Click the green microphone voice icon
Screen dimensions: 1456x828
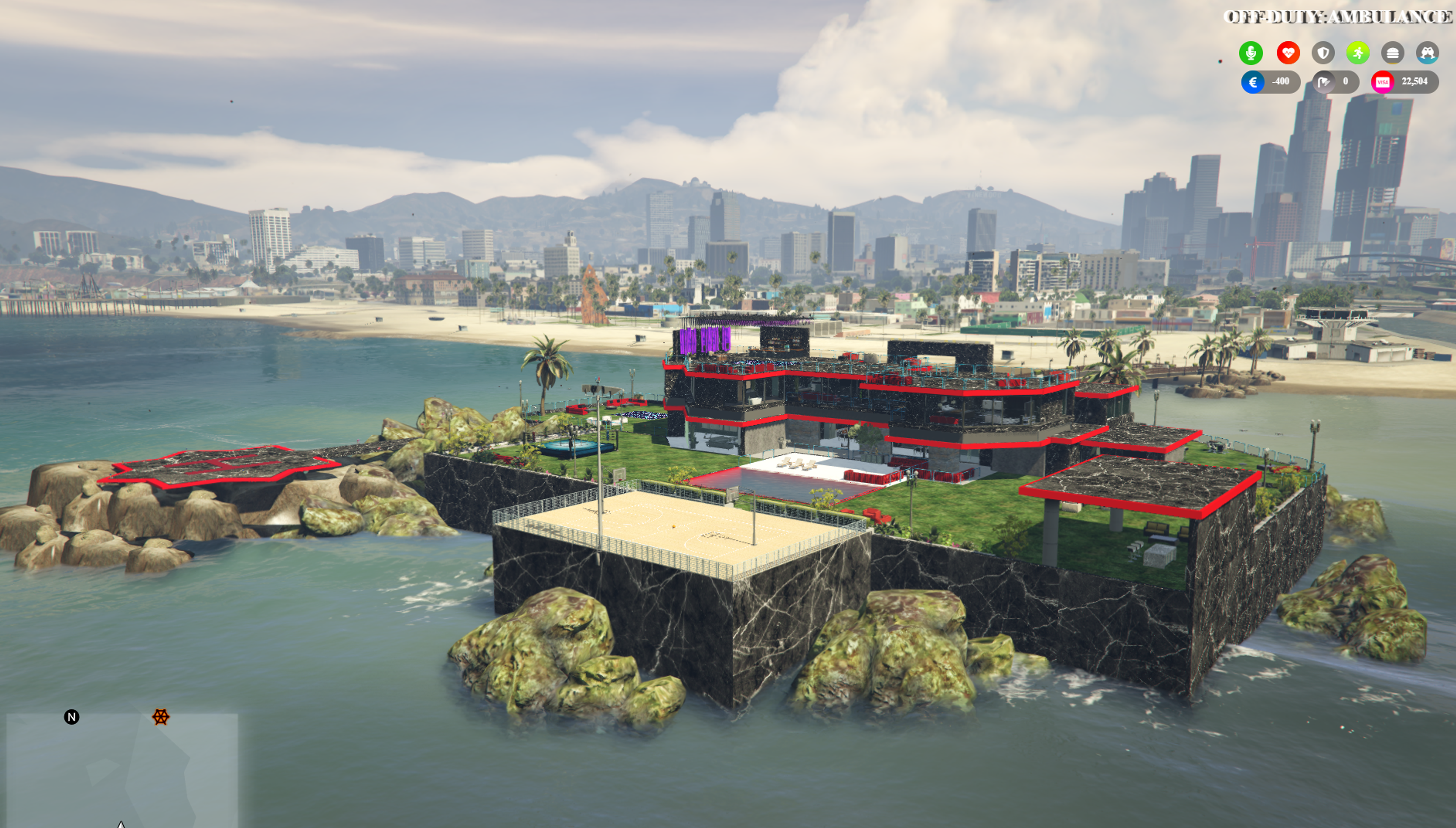pos(1250,53)
